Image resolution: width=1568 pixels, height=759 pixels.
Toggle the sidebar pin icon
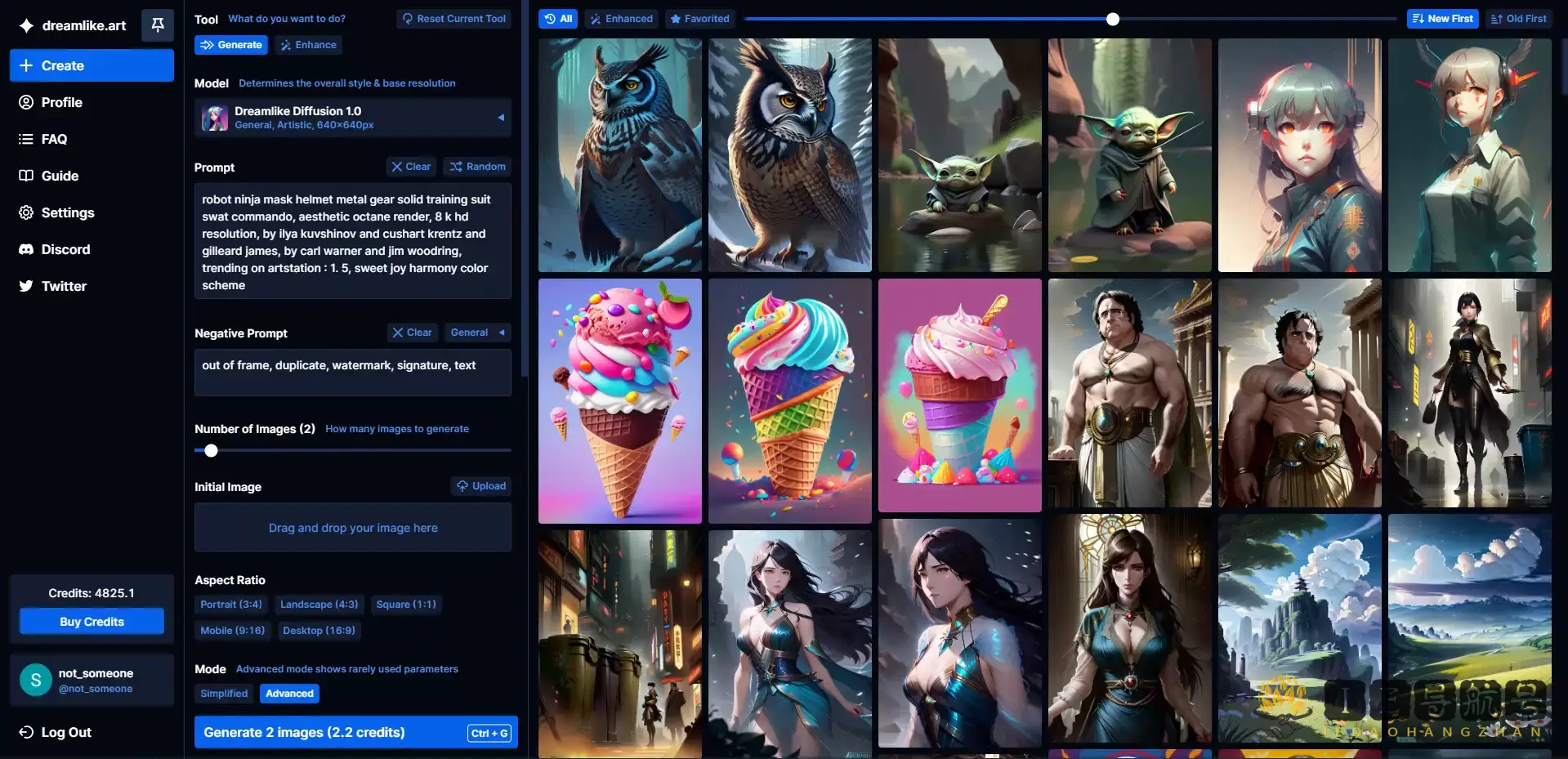[158, 25]
